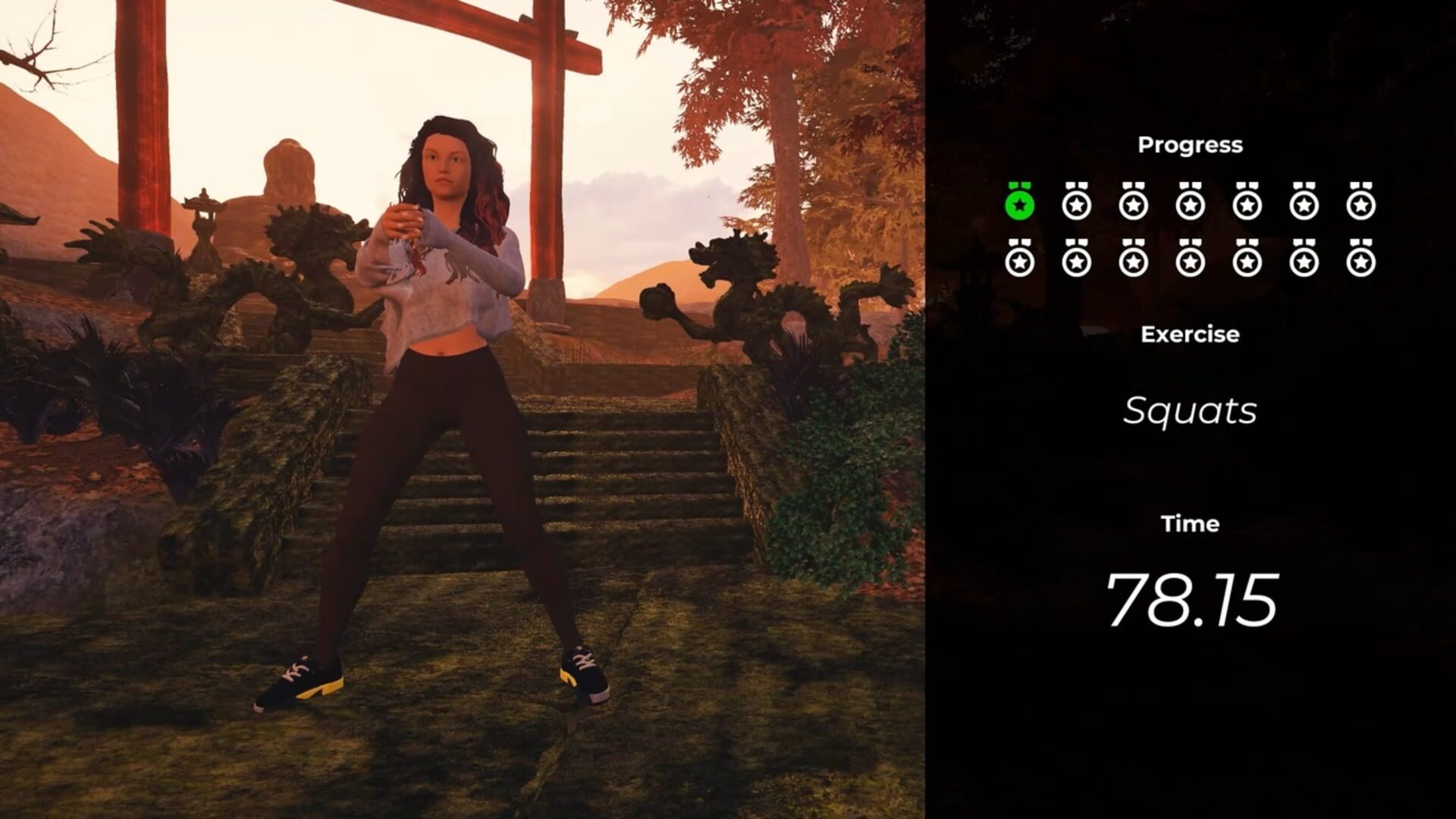The width and height of the screenshot is (1456, 819).
Task: Switch to the Exercise panel
Action: coord(1189,334)
